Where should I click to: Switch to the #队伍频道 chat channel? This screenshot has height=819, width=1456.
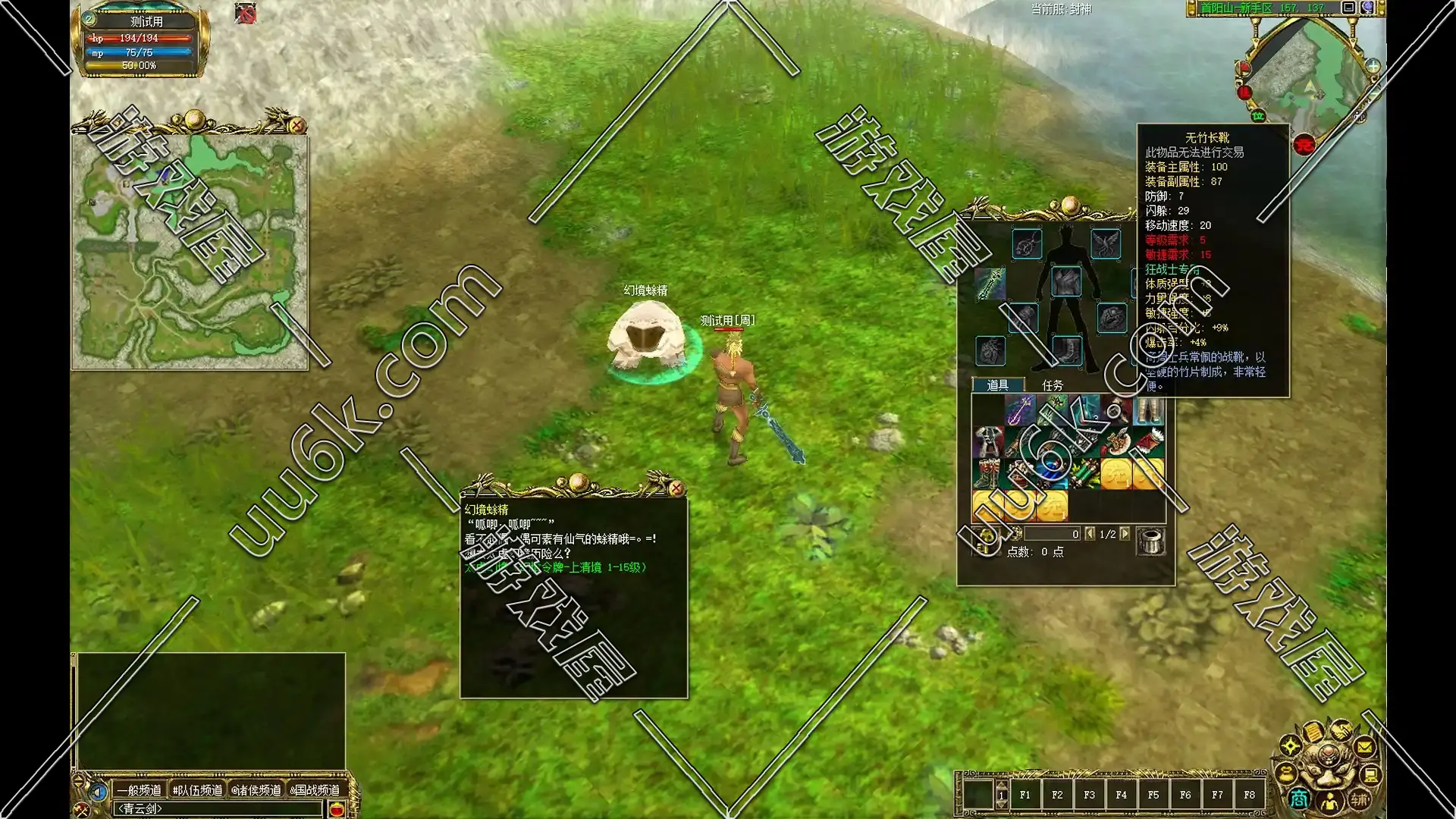[197, 790]
